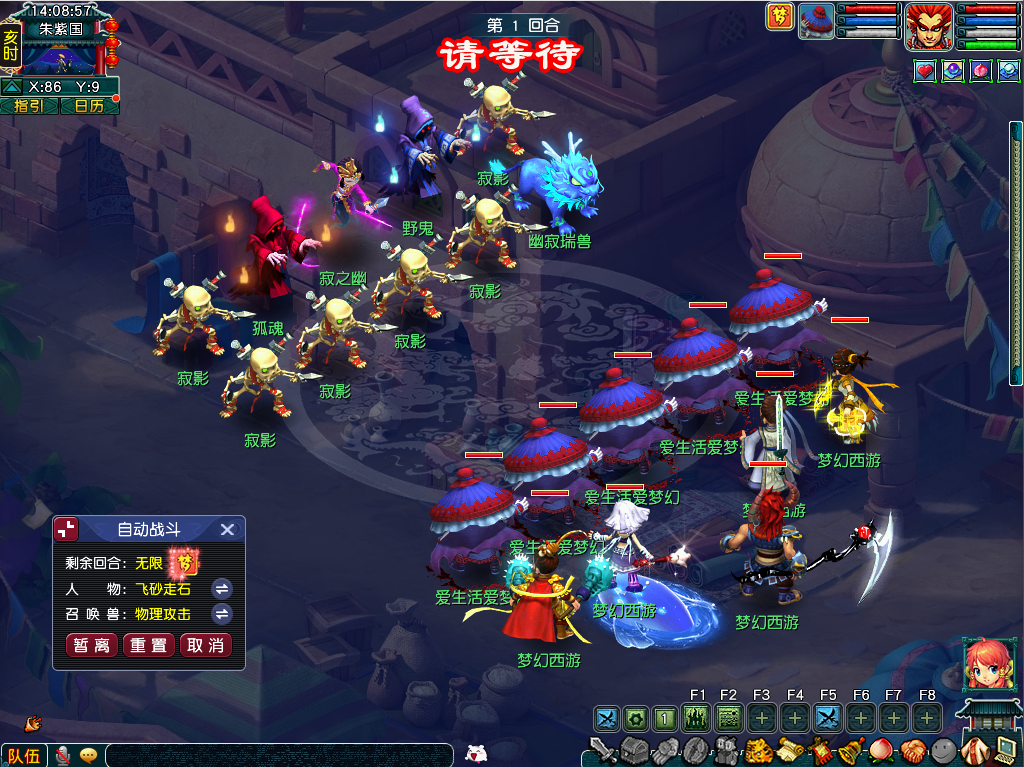This screenshot has height=767, width=1024.
Task: Select the red-haired character portrait
Action: [929, 27]
